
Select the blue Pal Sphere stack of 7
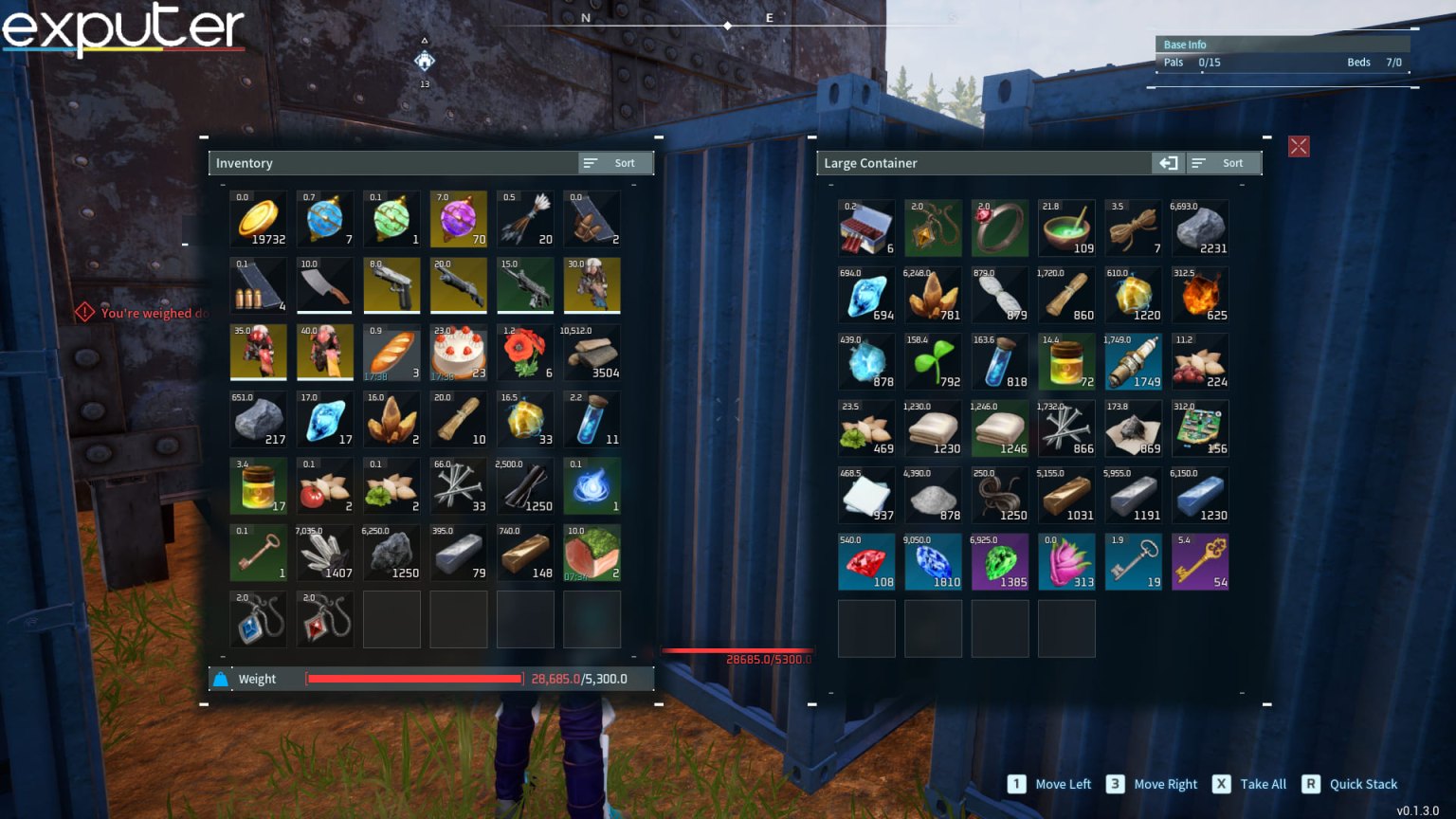click(325, 219)
